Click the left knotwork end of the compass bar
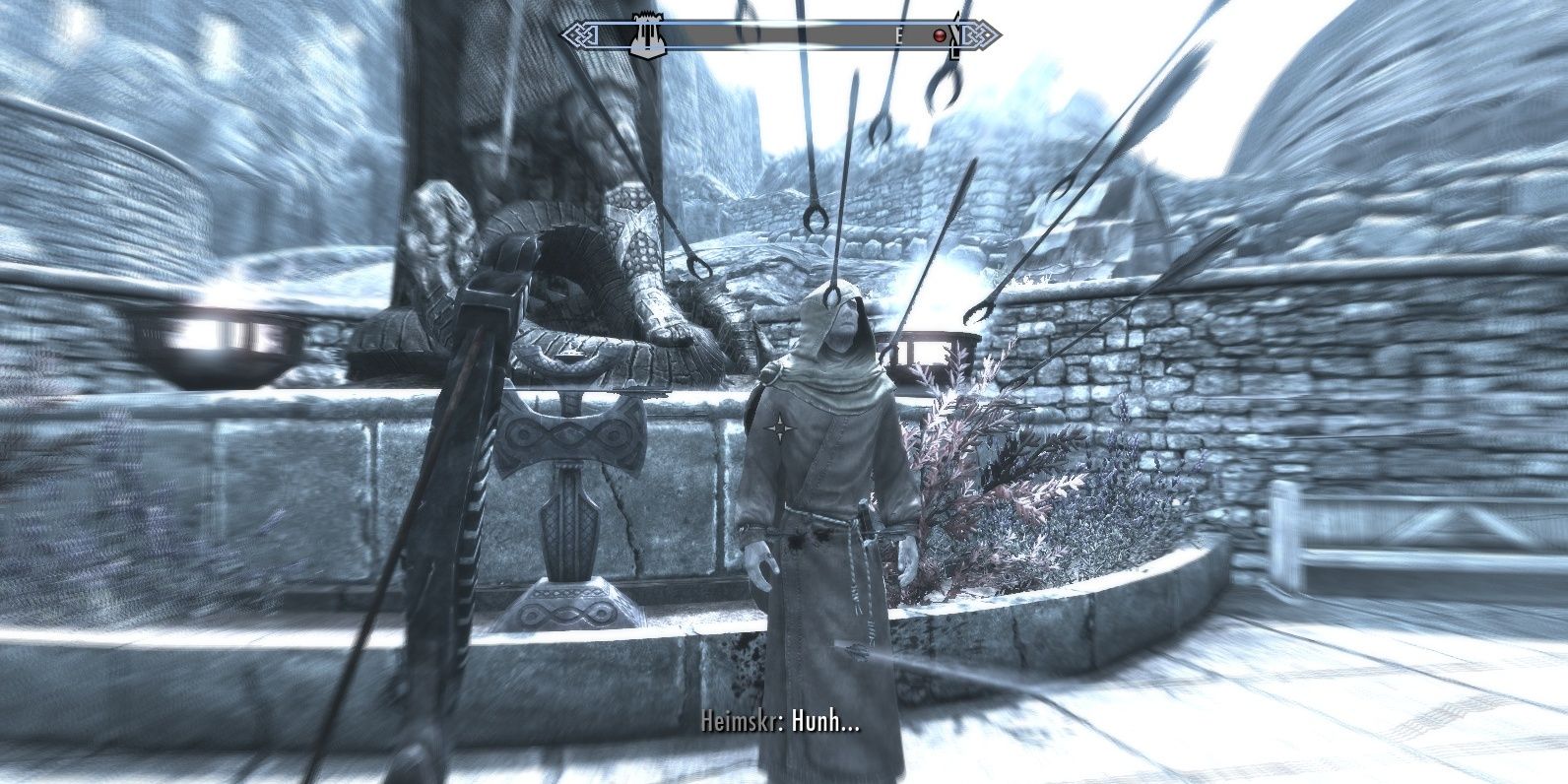Viewport: 1568px width, 784px height. (579, 34)
